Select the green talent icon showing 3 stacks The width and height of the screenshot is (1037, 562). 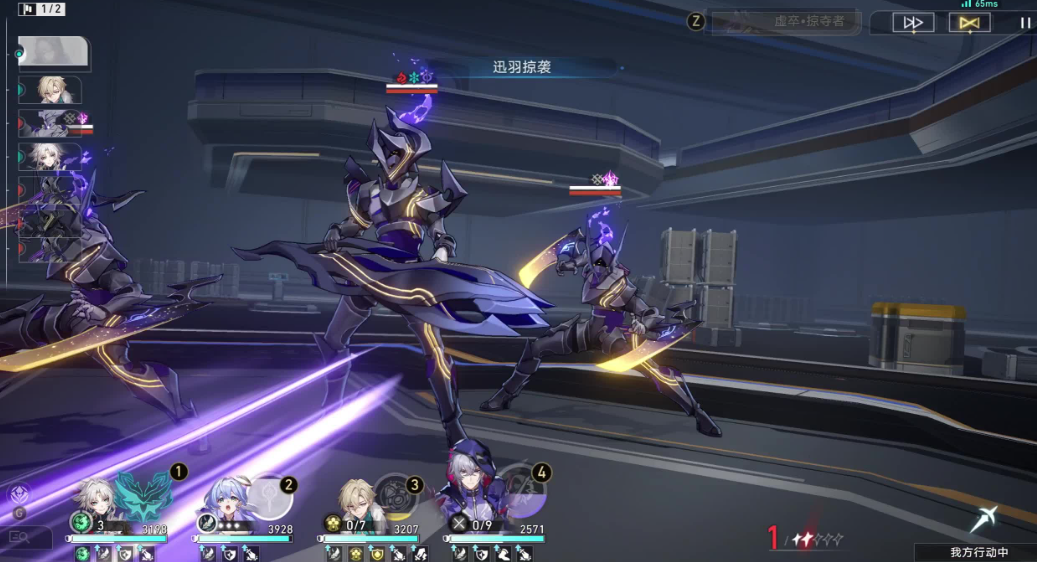[81, 522]
